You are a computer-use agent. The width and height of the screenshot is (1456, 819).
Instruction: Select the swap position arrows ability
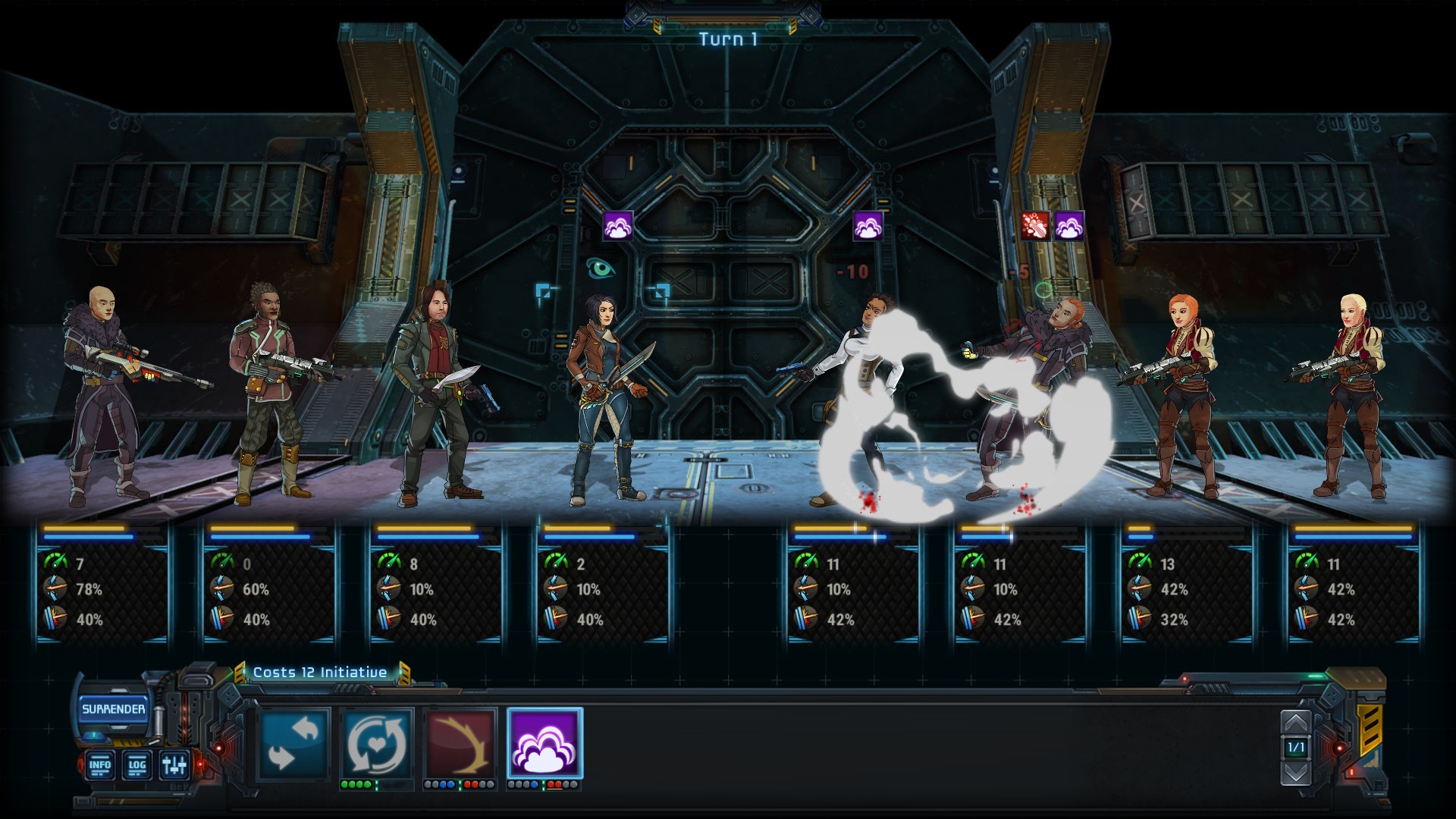[294, 744]
